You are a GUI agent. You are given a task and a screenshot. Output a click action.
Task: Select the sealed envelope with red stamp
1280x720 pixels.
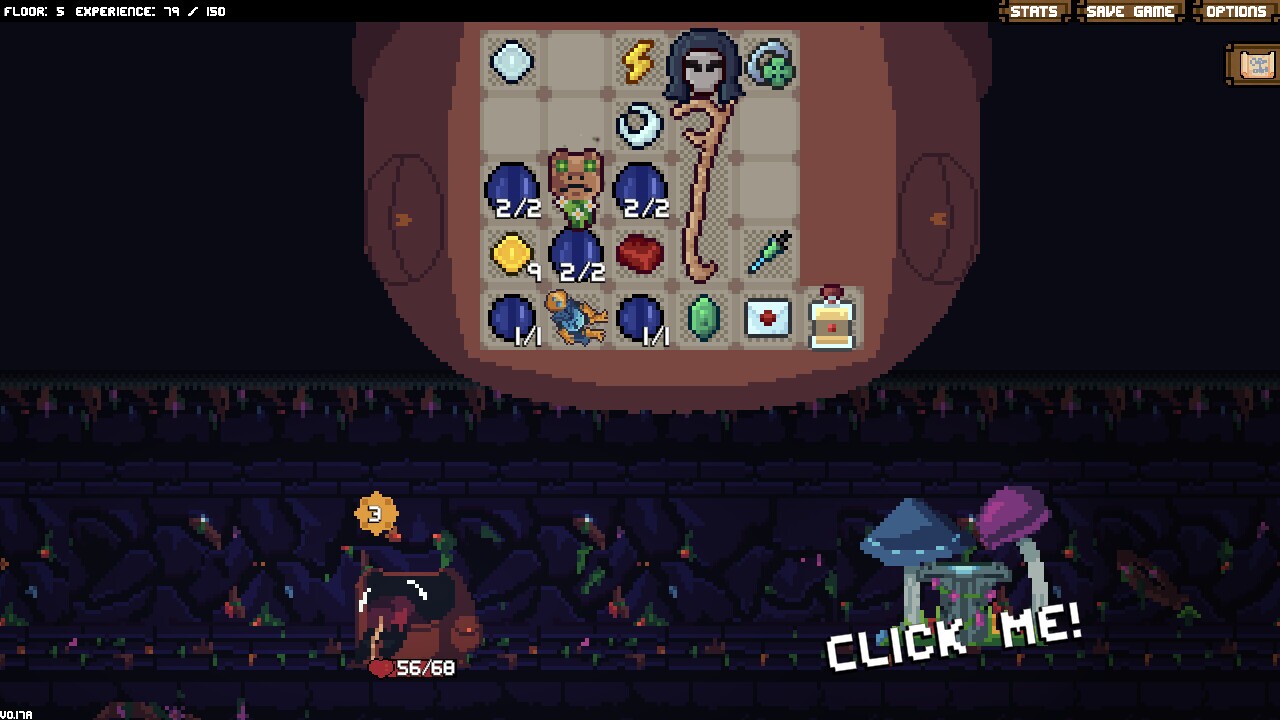click(x=769, y=318)
